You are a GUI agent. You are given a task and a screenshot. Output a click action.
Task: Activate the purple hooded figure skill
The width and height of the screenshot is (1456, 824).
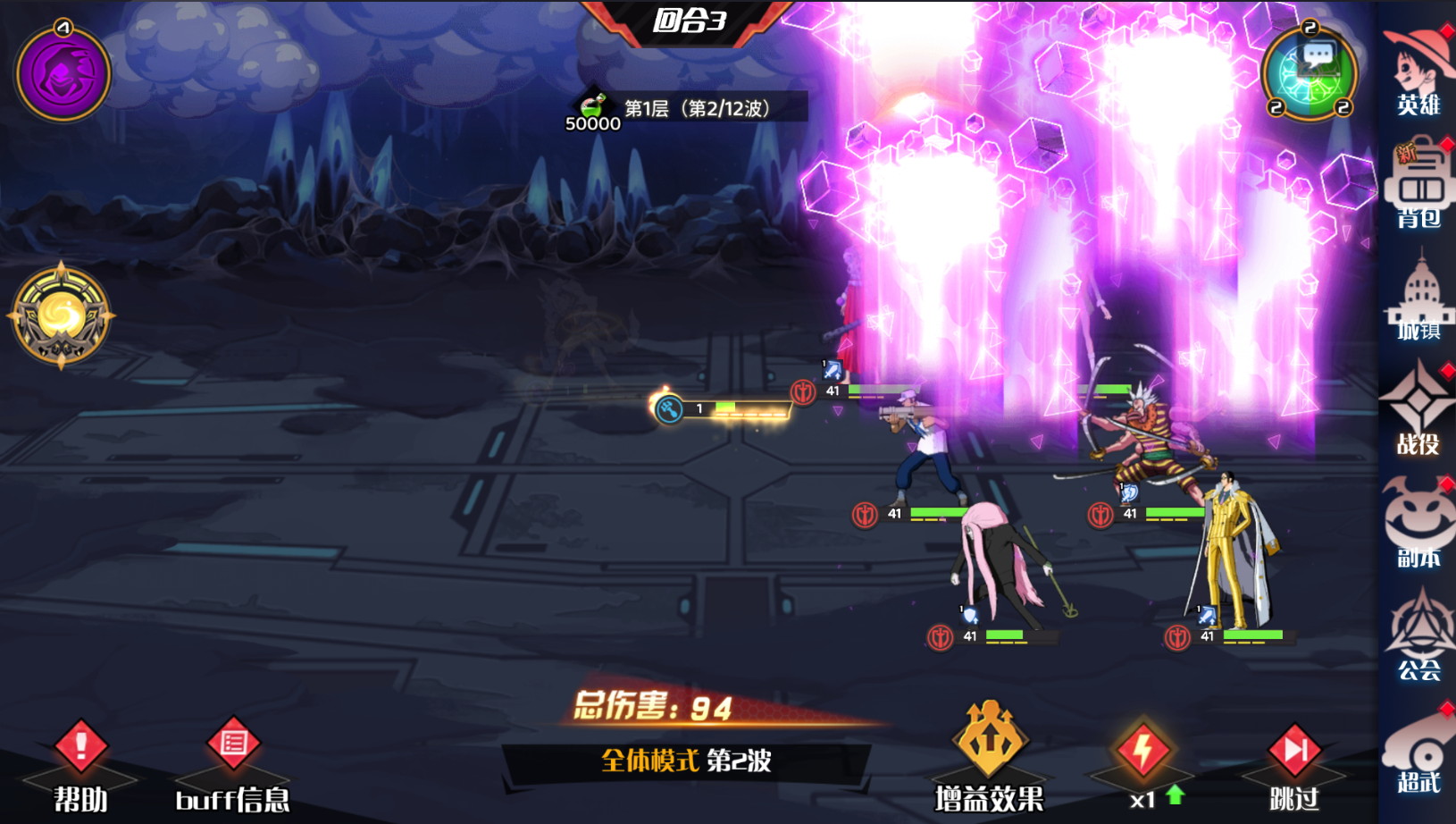[63, 73]
